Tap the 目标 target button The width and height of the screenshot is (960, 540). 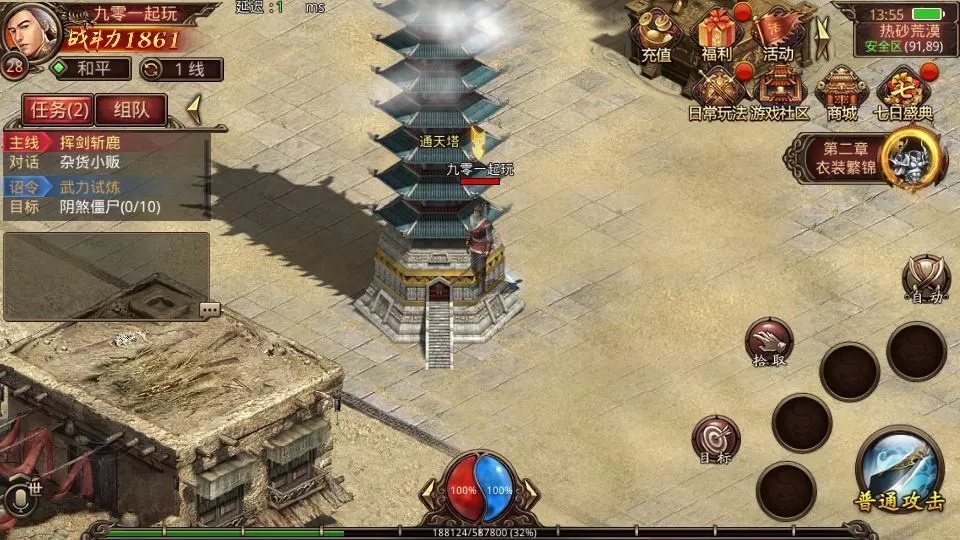click(x=716, y=441)
